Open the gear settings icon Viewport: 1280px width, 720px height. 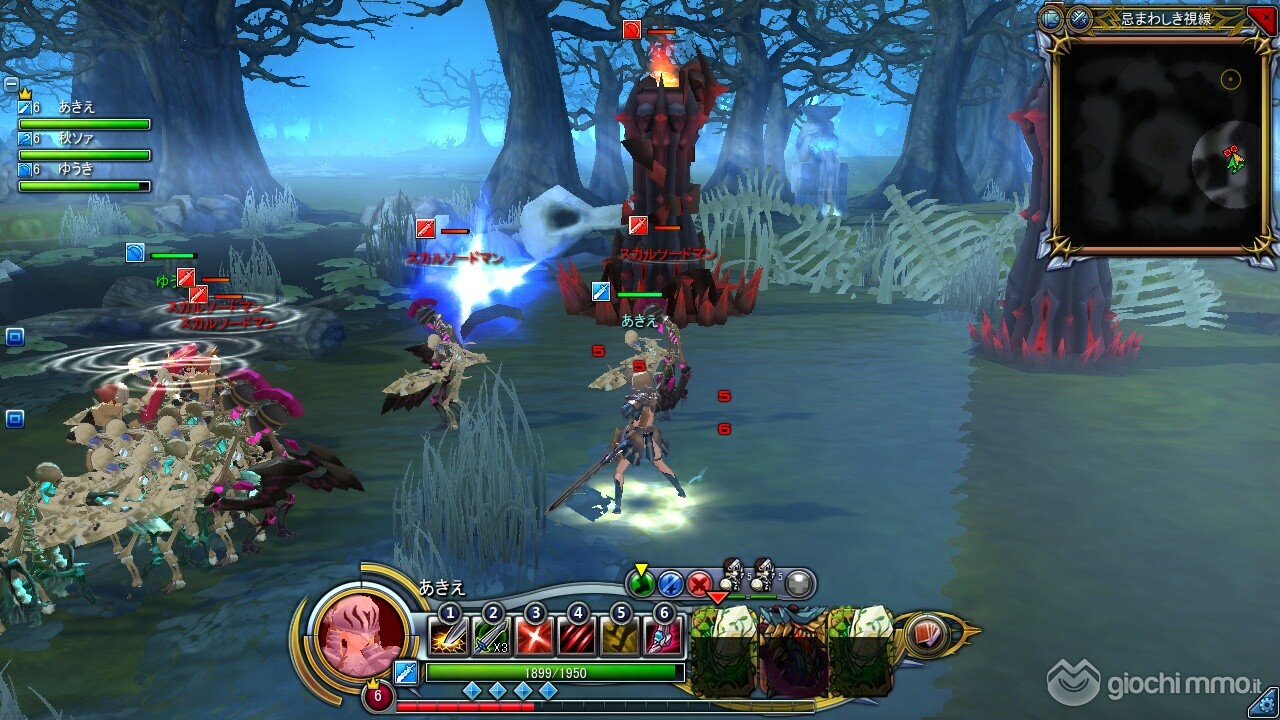[1263, 703]
